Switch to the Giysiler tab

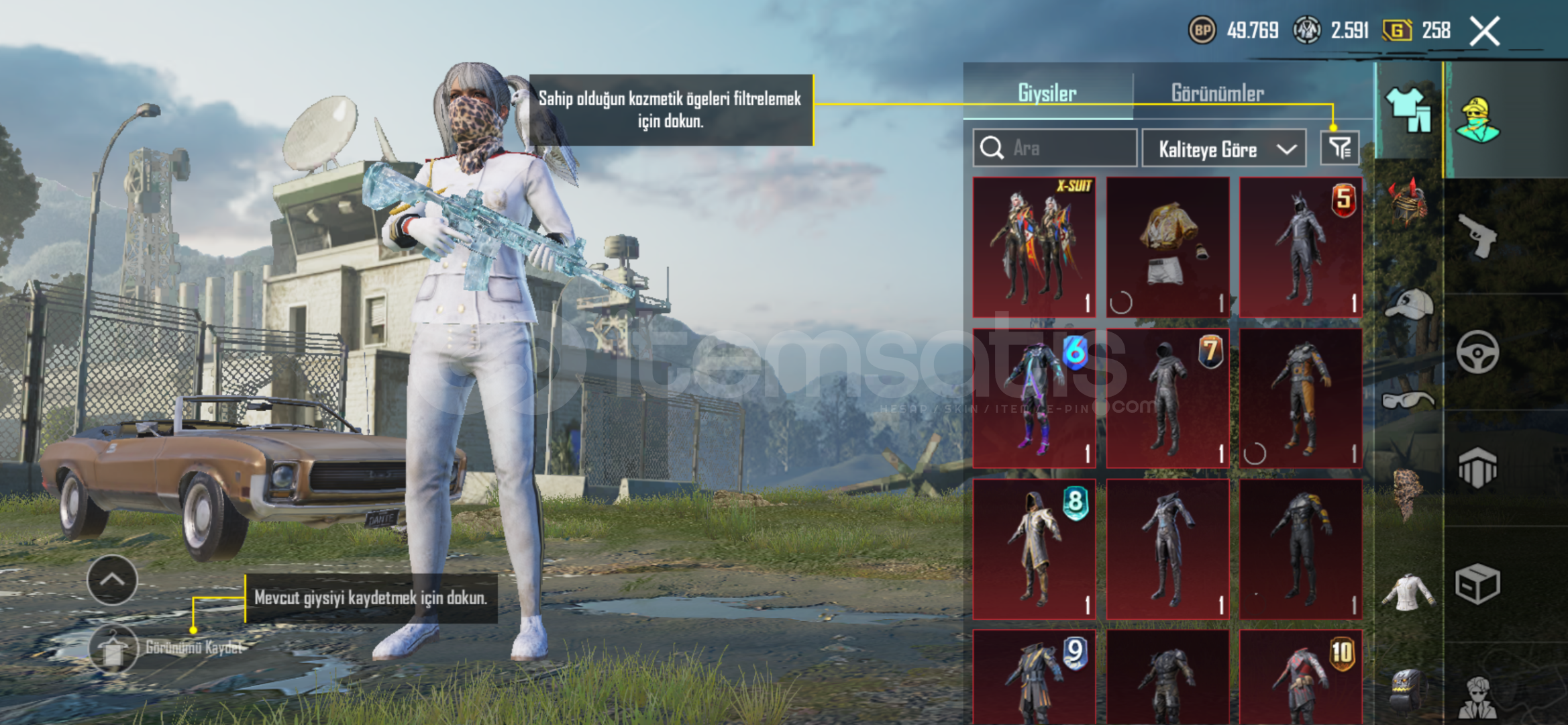(x=1047, y=93)
